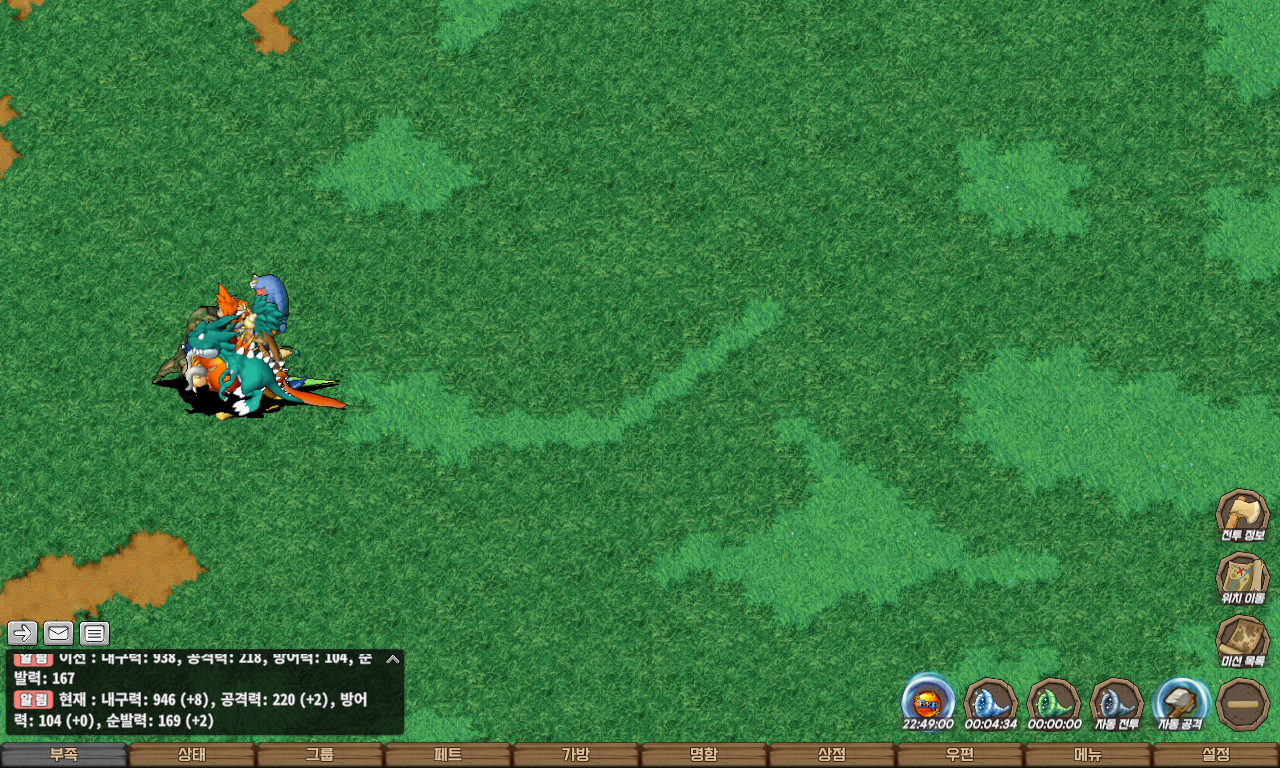Viewport: 1280px width, 768px height.
Task: Open the 설정 (Settings) menu
Action: pyautogui.click(x=1216, y=755)
